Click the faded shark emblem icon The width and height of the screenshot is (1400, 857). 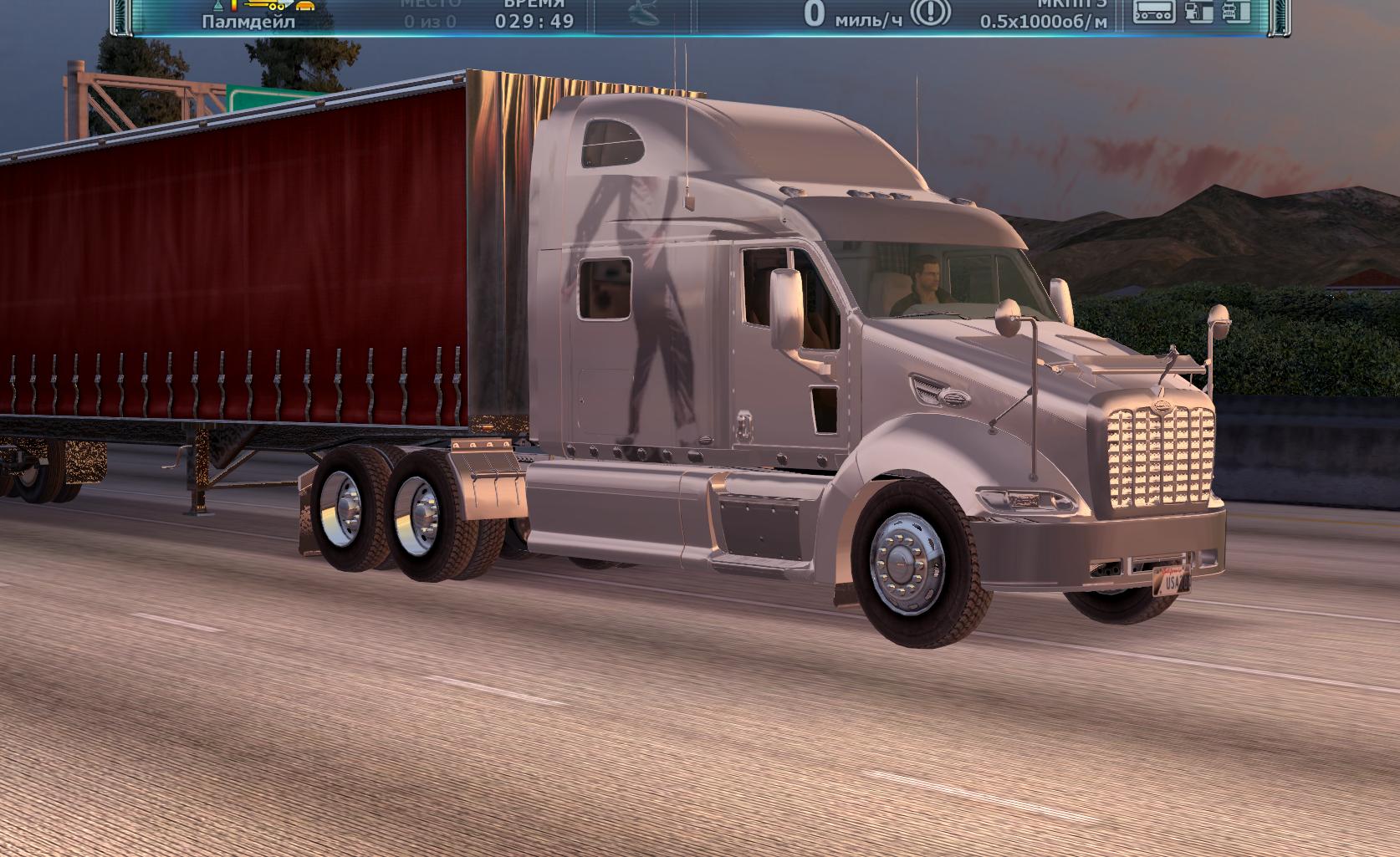[643, 12]
